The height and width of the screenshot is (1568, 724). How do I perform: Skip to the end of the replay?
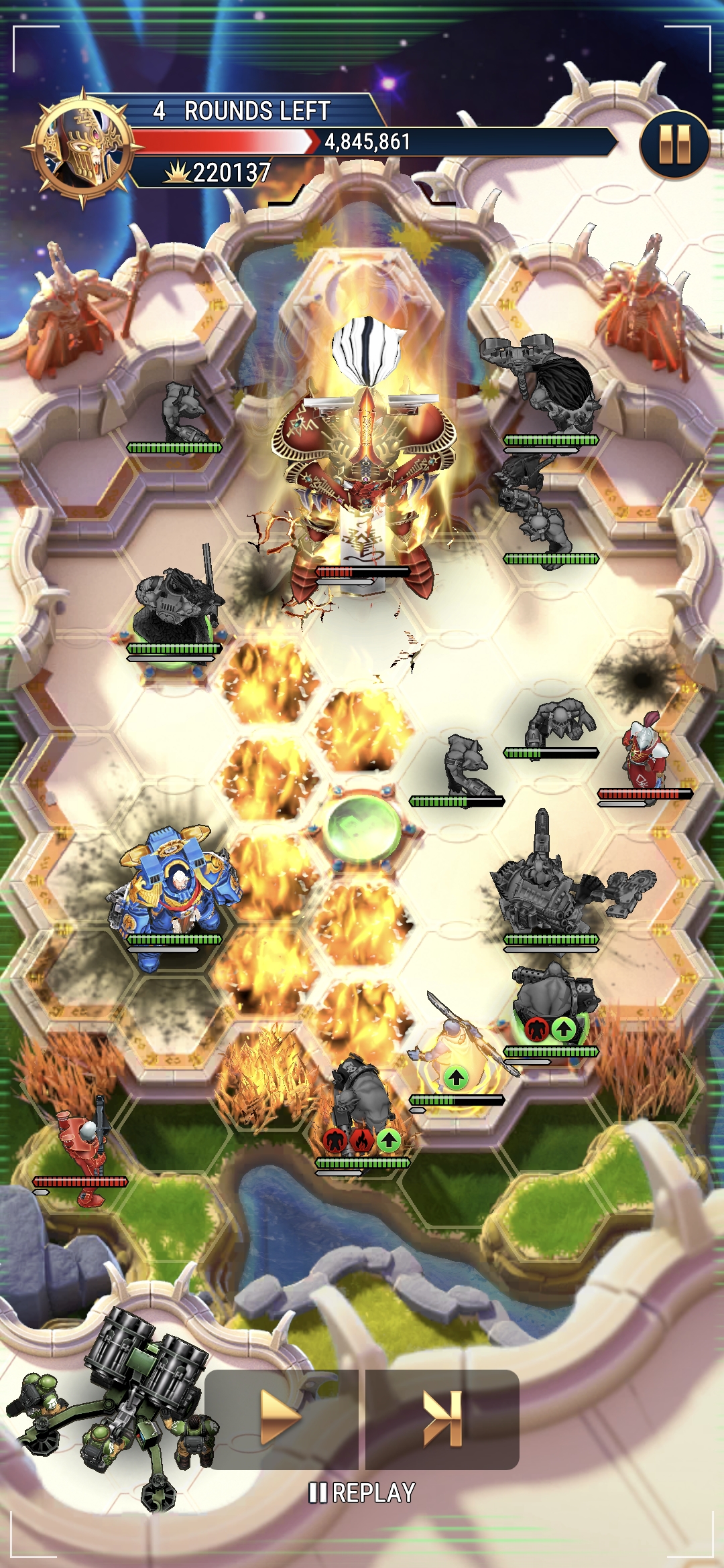[442, 1417]
